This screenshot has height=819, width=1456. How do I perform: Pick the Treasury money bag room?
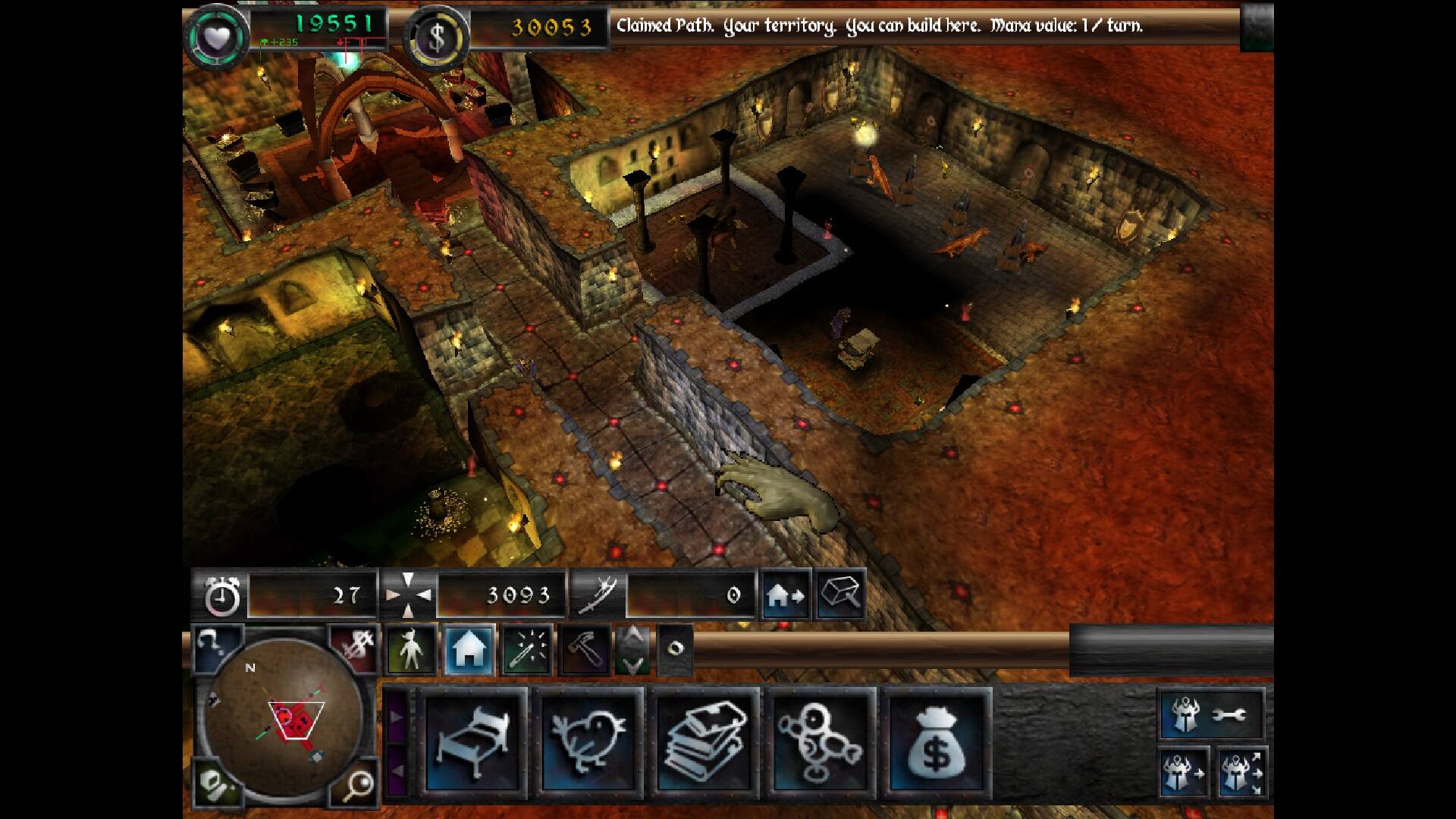tap(938, 741)
